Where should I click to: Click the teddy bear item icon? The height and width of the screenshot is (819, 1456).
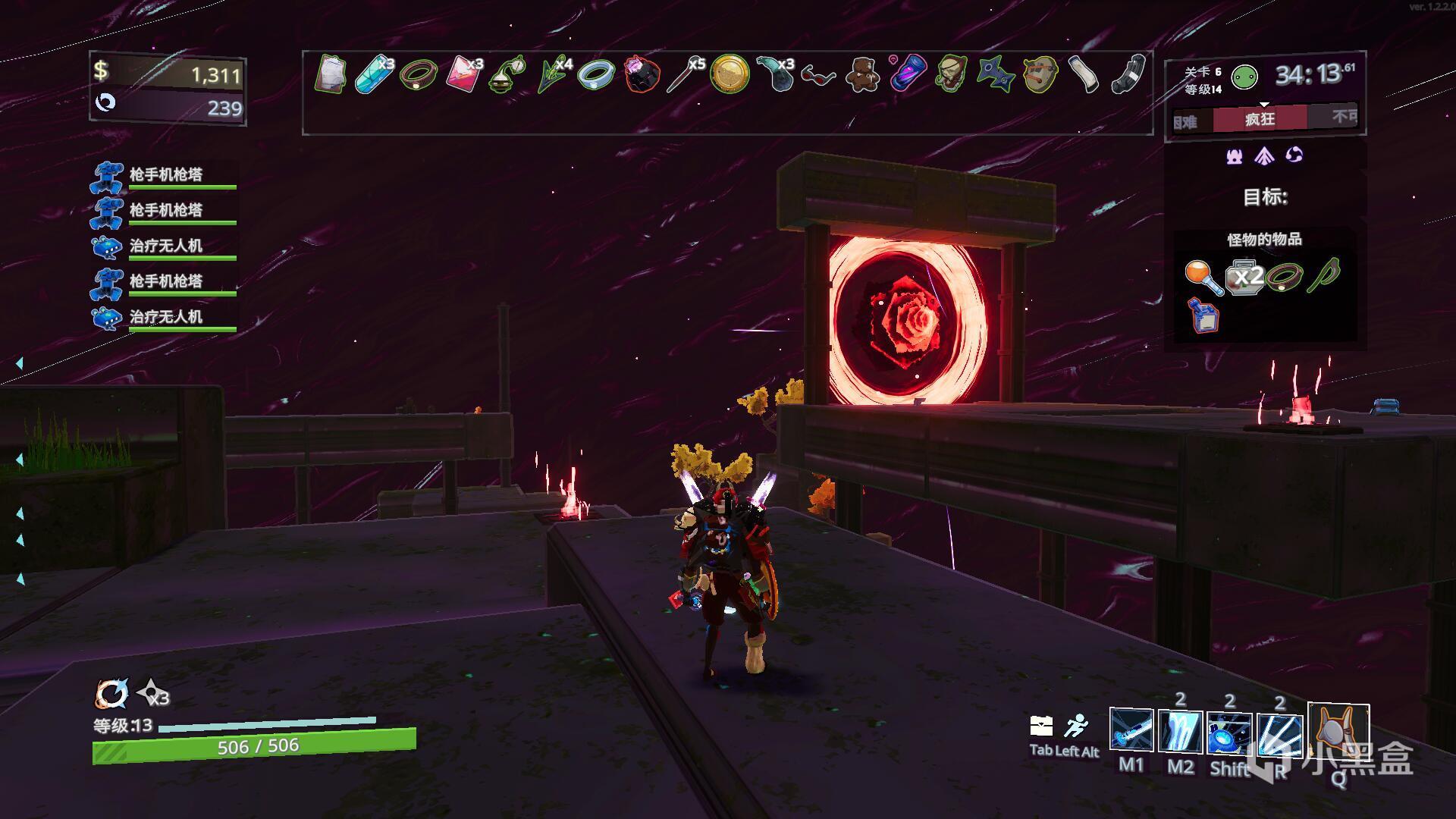point(862,74)
